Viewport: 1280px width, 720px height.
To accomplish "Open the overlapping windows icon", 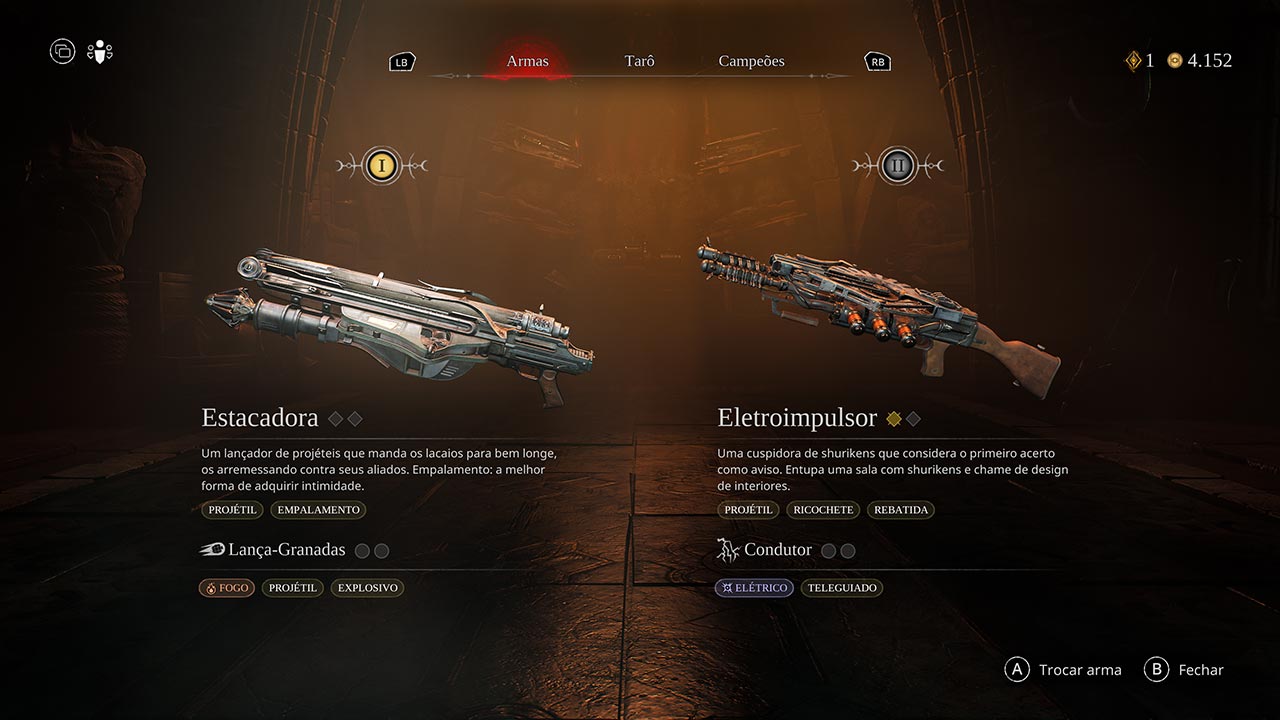I will (62, 51).
